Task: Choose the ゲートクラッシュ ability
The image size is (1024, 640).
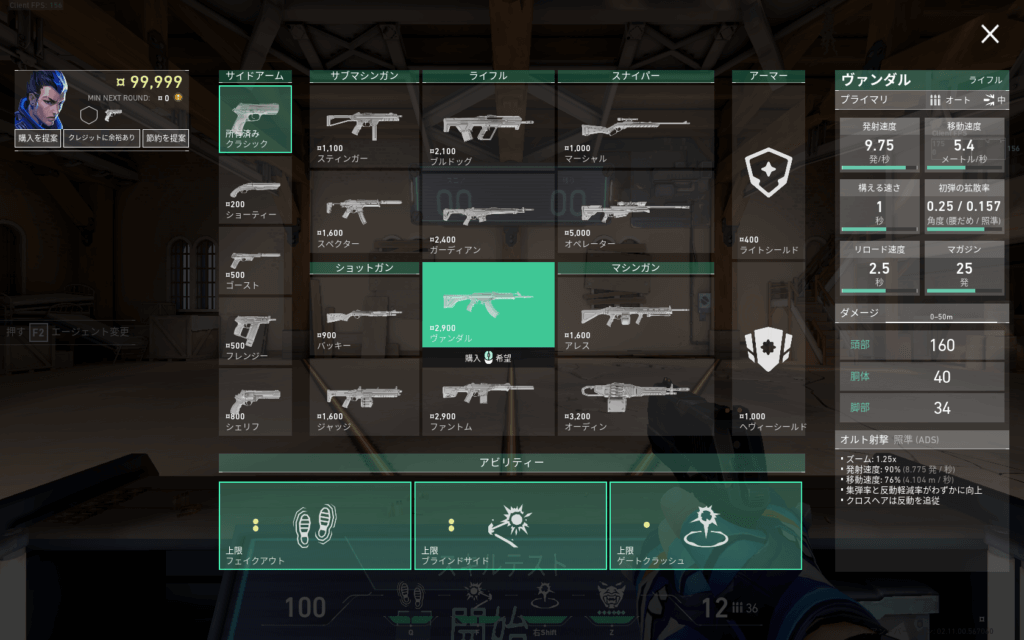Action: click(705, 525)
